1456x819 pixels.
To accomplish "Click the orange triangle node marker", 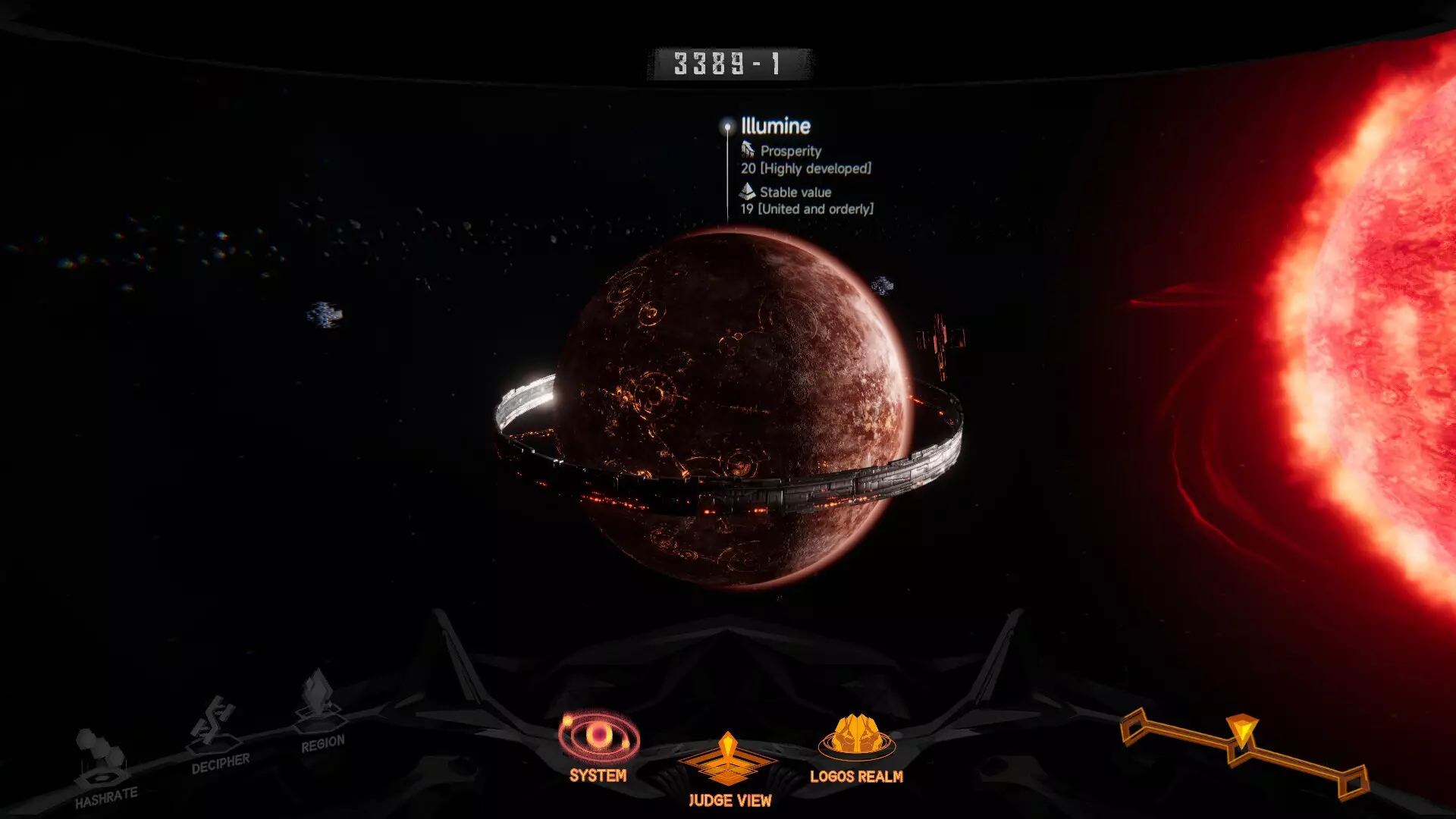I will (1242, 731).
